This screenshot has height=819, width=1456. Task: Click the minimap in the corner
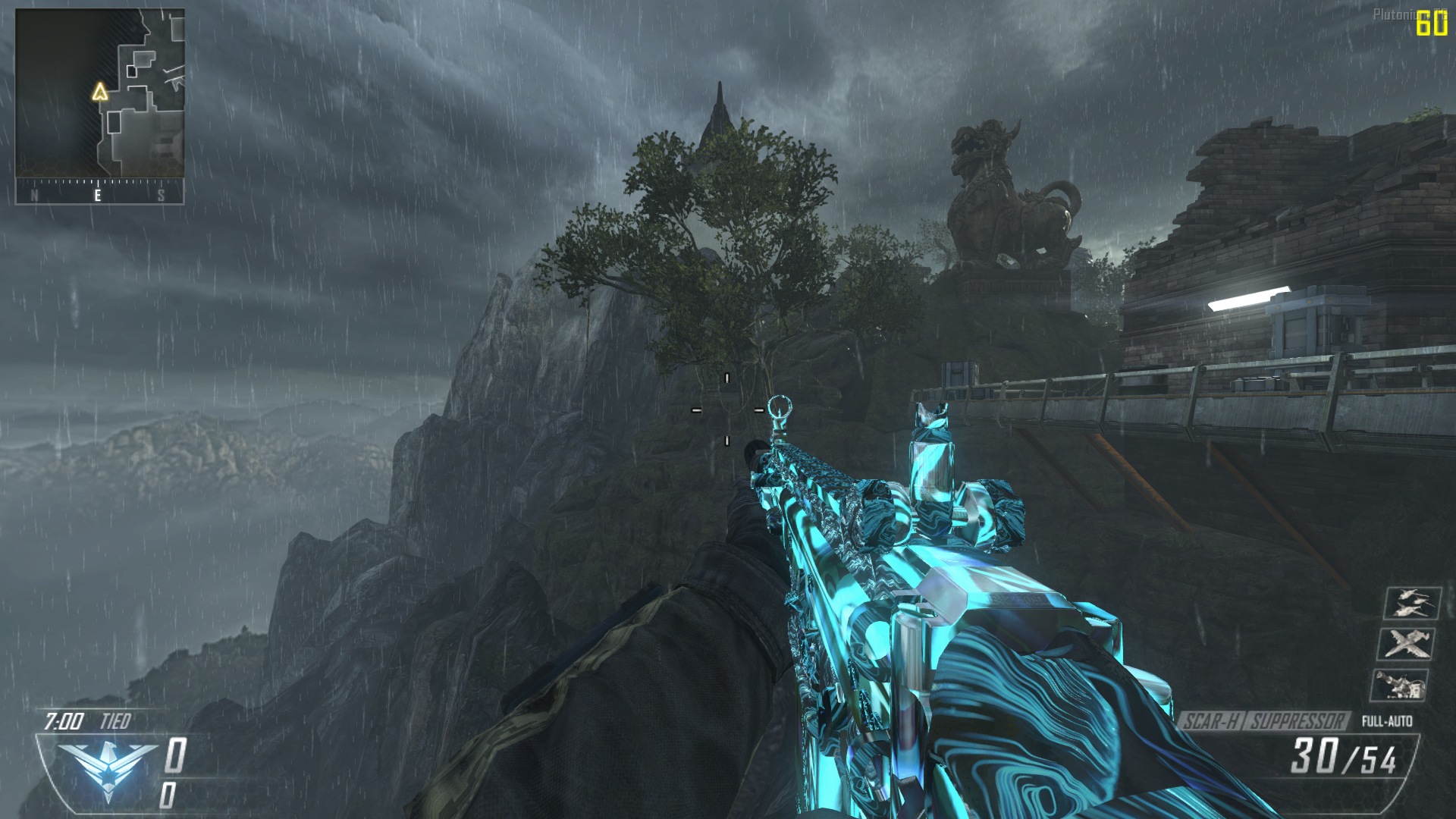[99, 94]
